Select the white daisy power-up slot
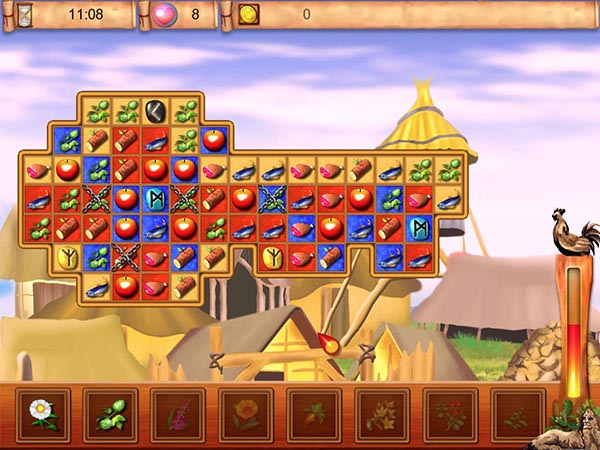The height and width of the screenshot is (450, 600). tap(41, 414)
